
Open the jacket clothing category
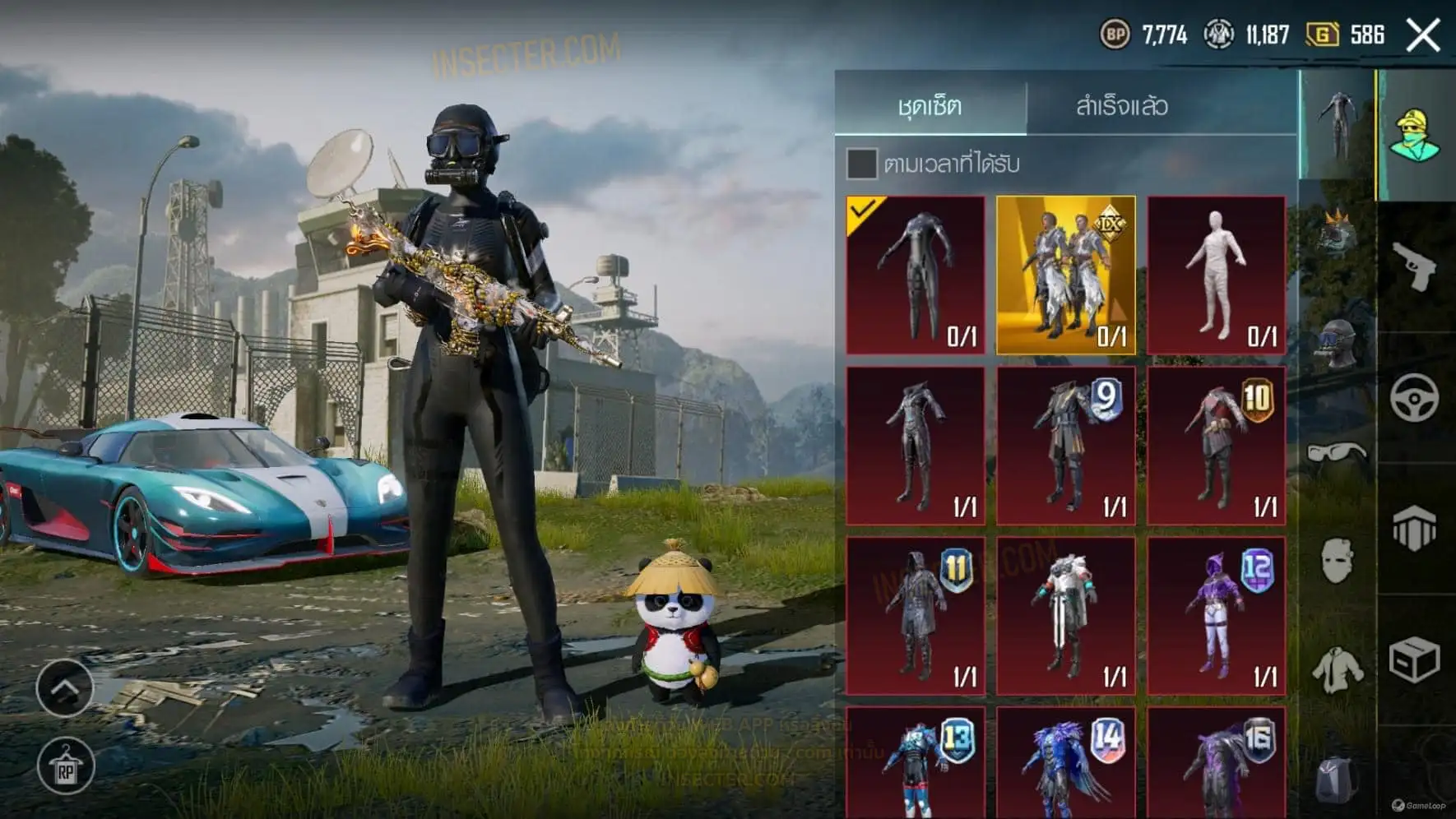[x=1338, y=668]
